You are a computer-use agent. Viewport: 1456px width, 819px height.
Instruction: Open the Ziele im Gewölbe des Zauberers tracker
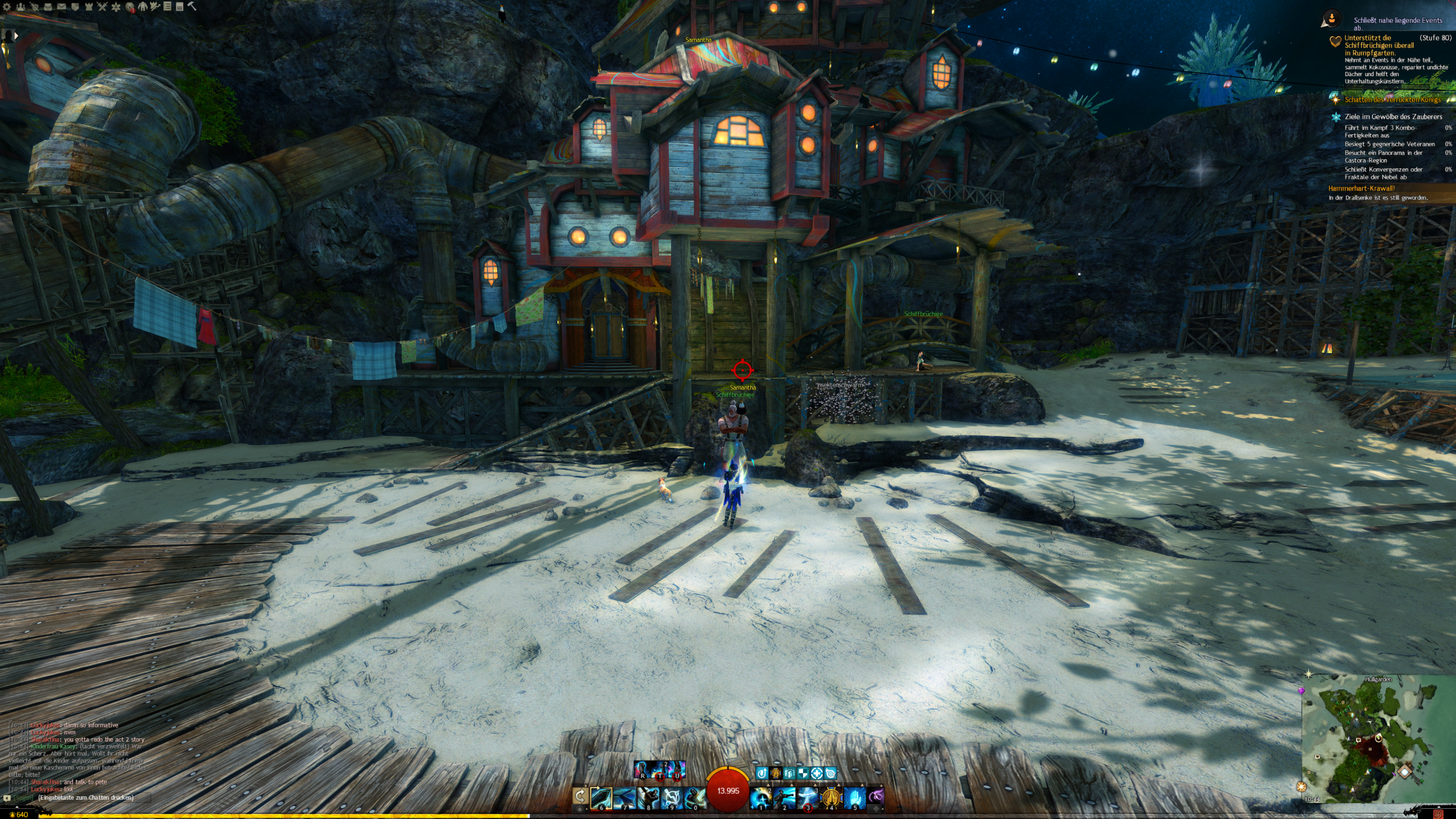[1393, 117]
